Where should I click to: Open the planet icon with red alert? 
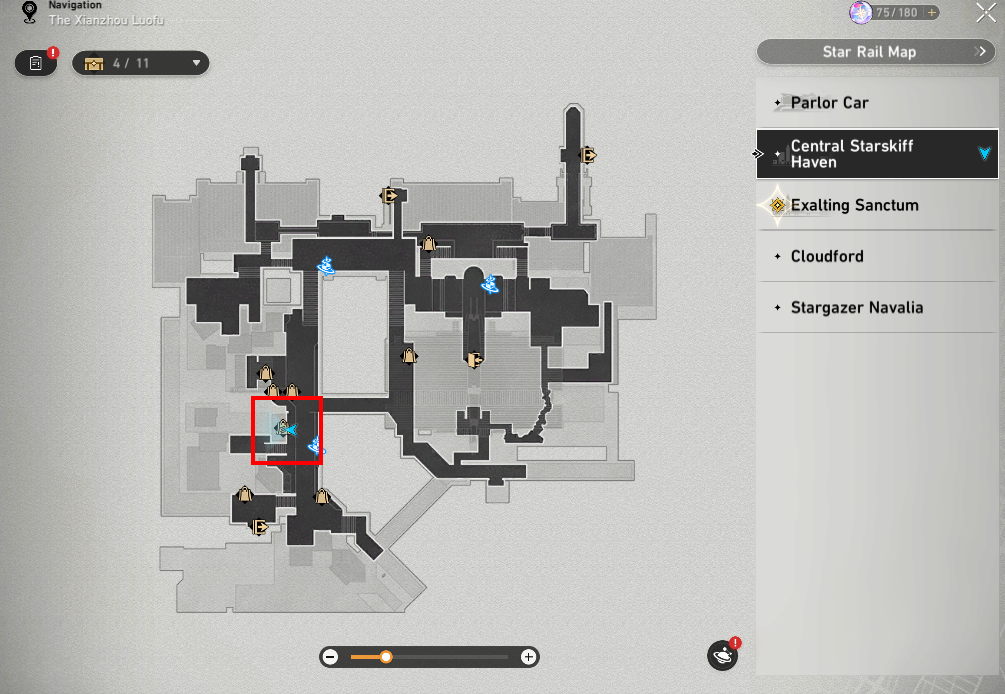[722, 656]
